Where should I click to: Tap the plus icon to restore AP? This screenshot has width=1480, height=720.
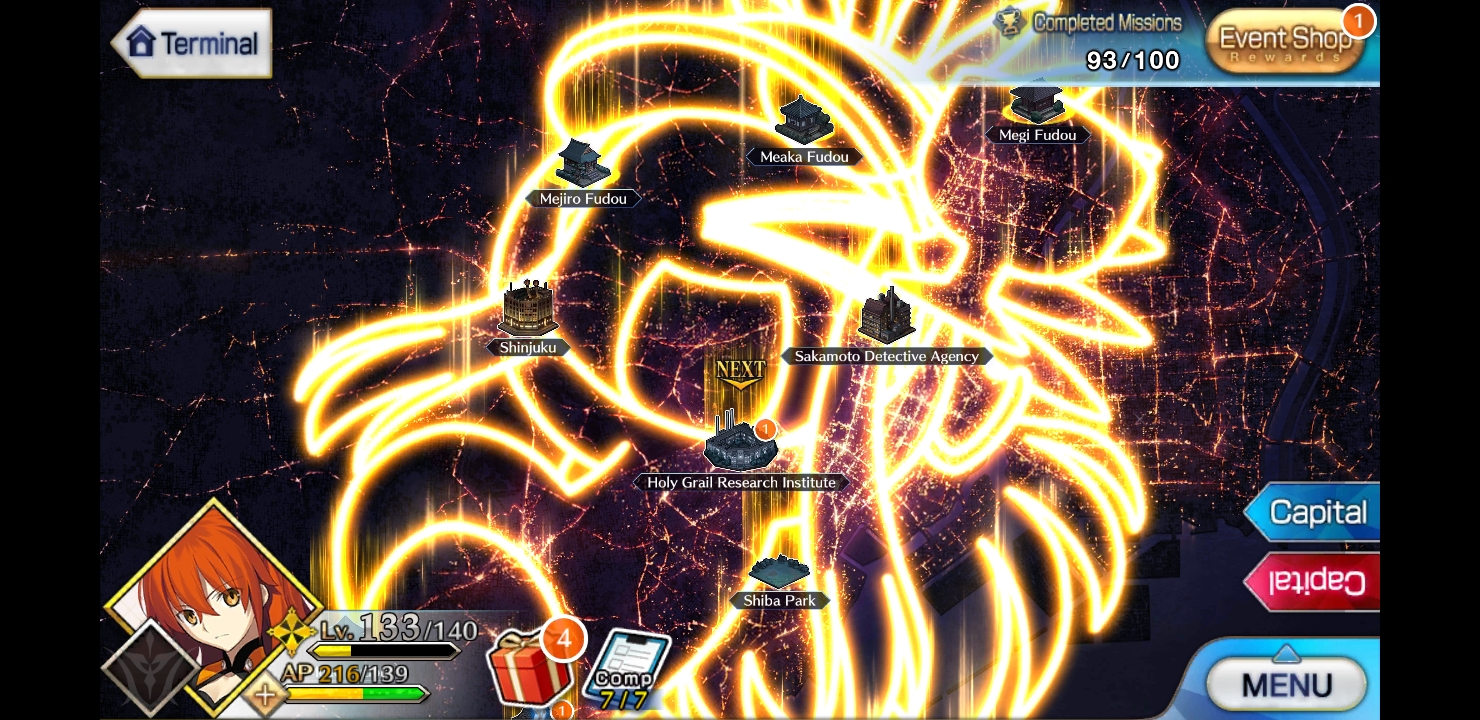[266, 694]
